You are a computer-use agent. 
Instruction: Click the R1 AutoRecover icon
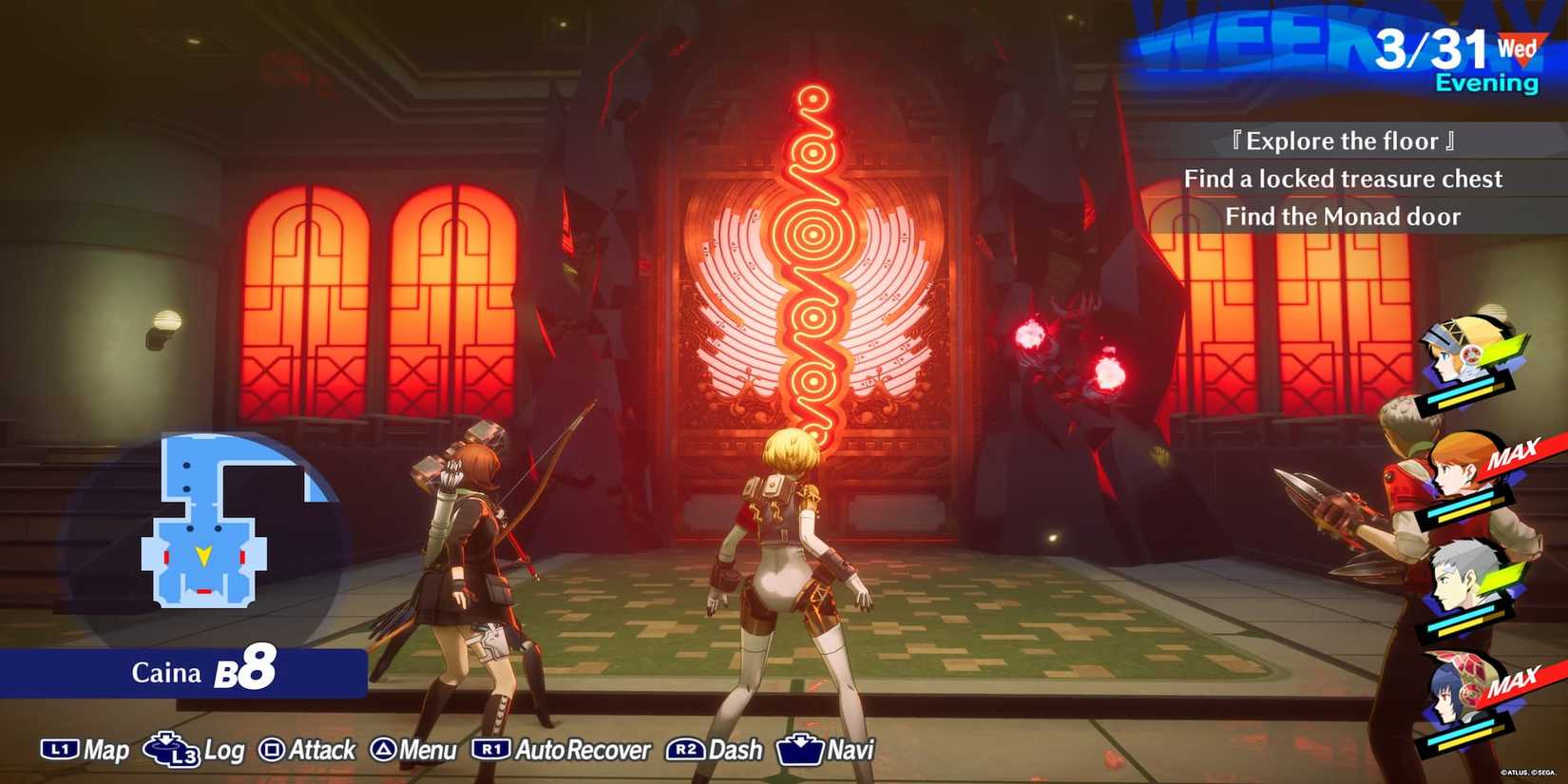492,750
